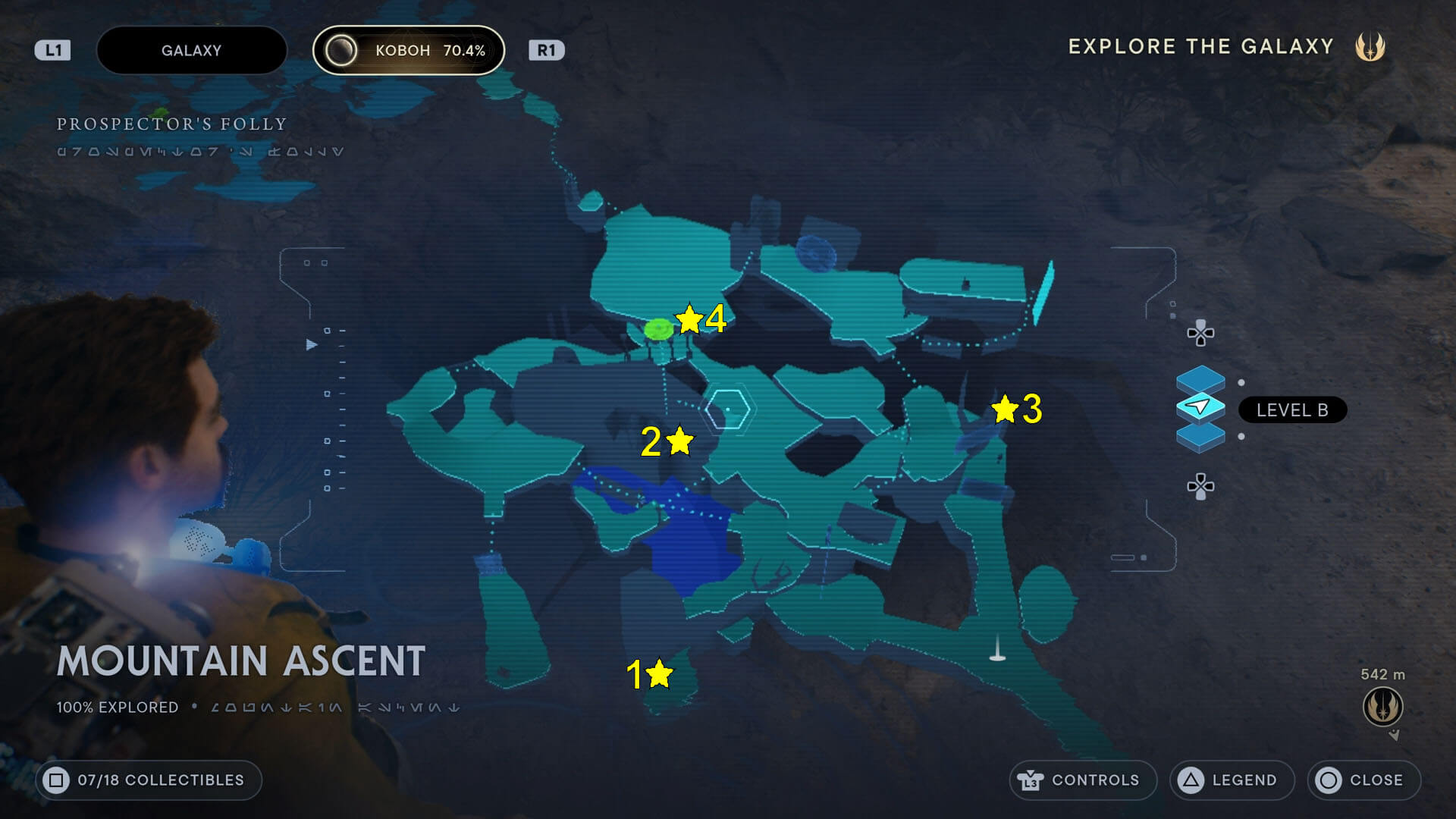Switch to the Galaxy view tab
The image size is (1456, 819).
191,50
